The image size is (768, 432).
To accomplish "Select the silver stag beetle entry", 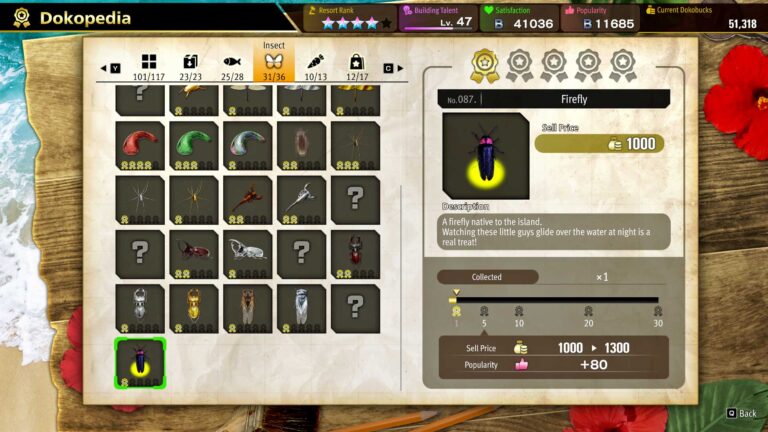I will point(140,307).
